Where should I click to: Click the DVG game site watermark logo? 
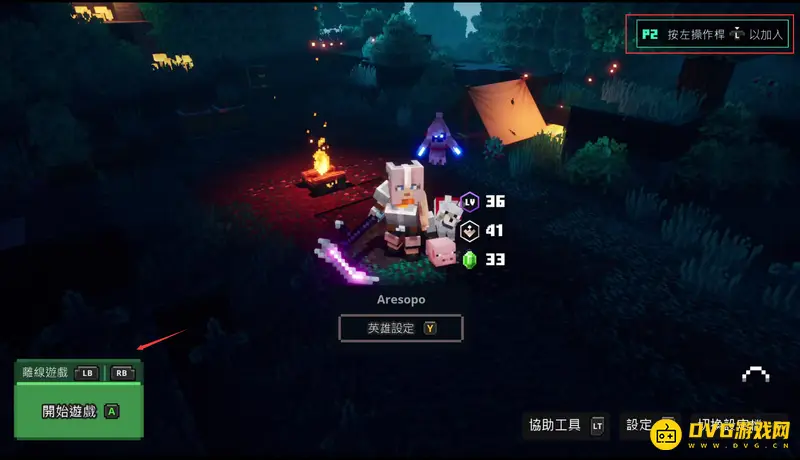[722, 434]
